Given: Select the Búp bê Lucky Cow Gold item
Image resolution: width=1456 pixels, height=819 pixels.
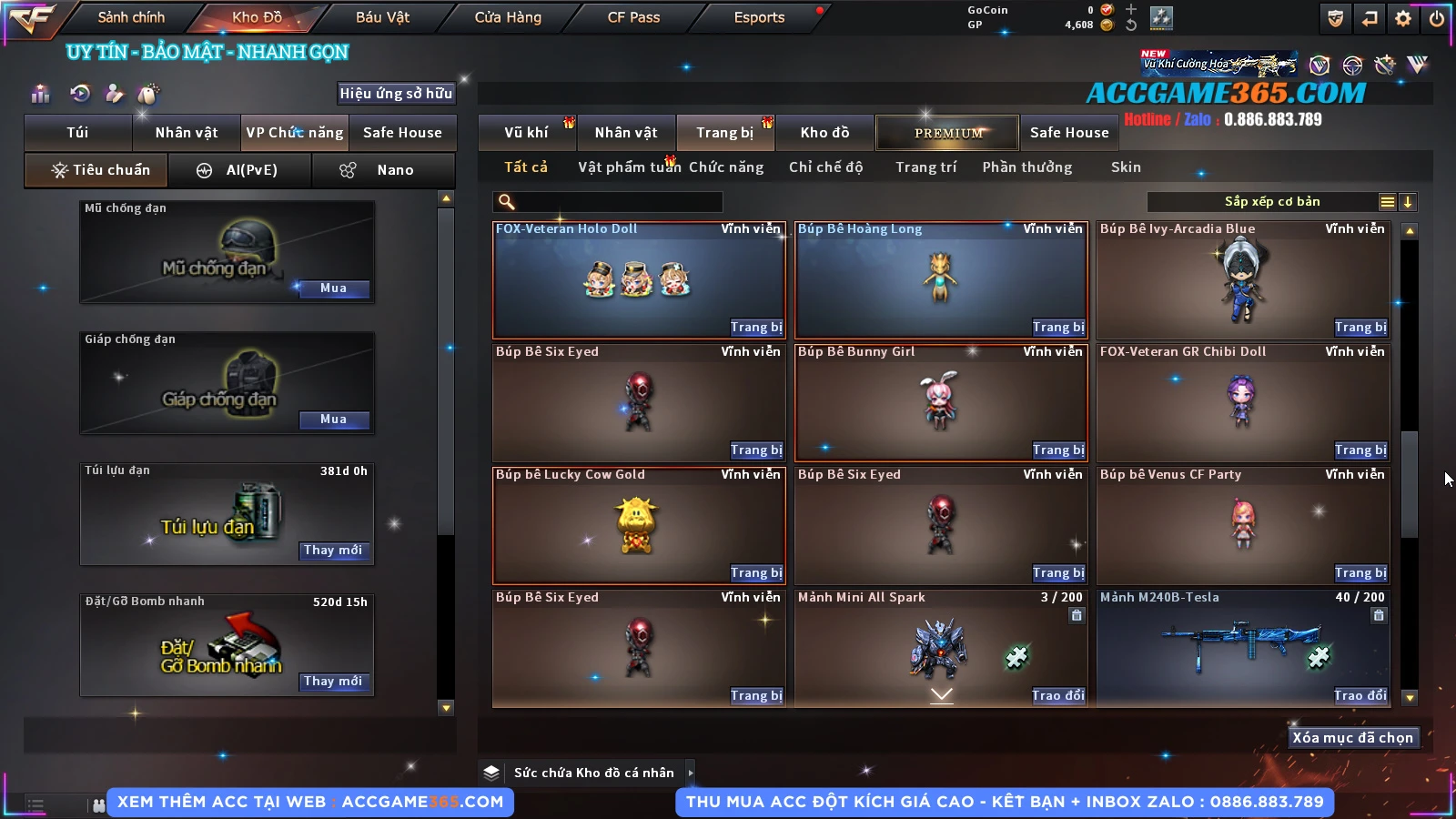Looking at the screenshot, I should [638, 525].
